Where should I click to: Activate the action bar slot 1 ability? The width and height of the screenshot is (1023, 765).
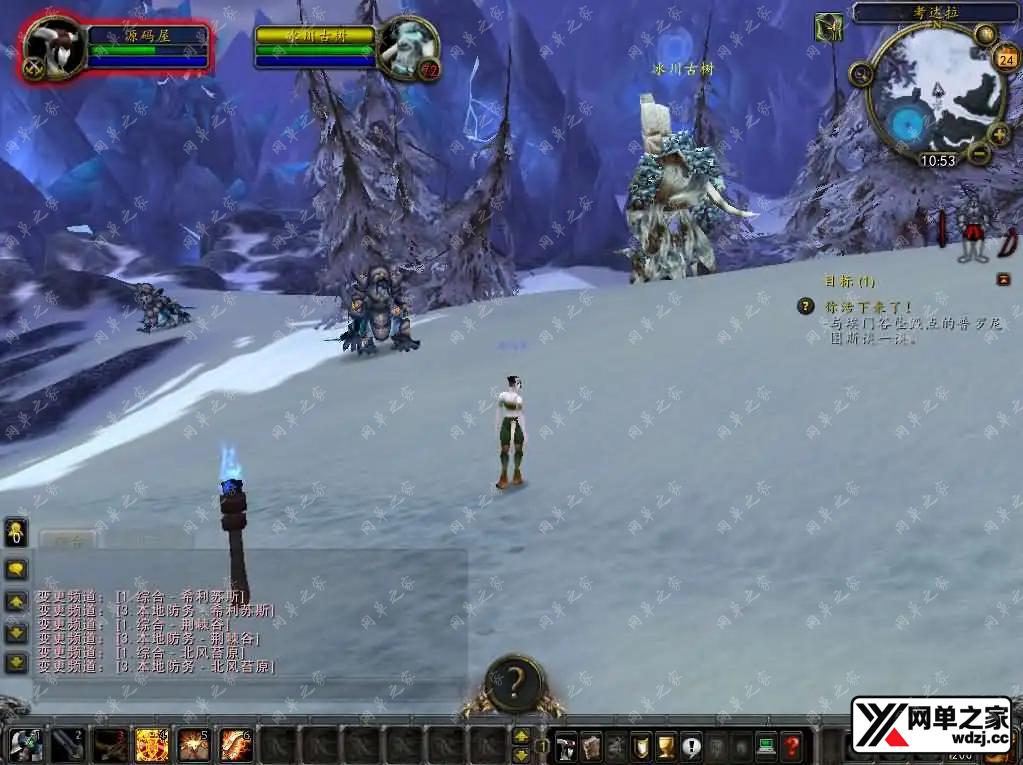tap(25, 745)
